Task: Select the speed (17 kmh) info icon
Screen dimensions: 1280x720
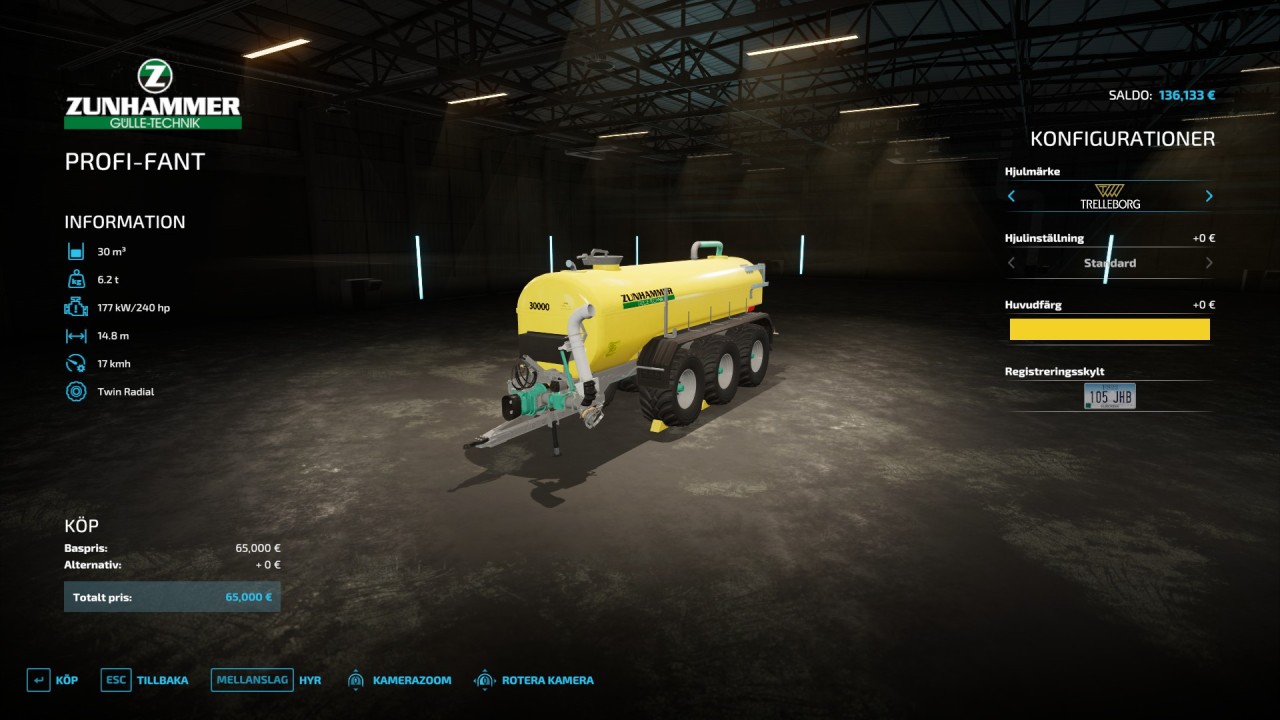Action: (75, 363)
